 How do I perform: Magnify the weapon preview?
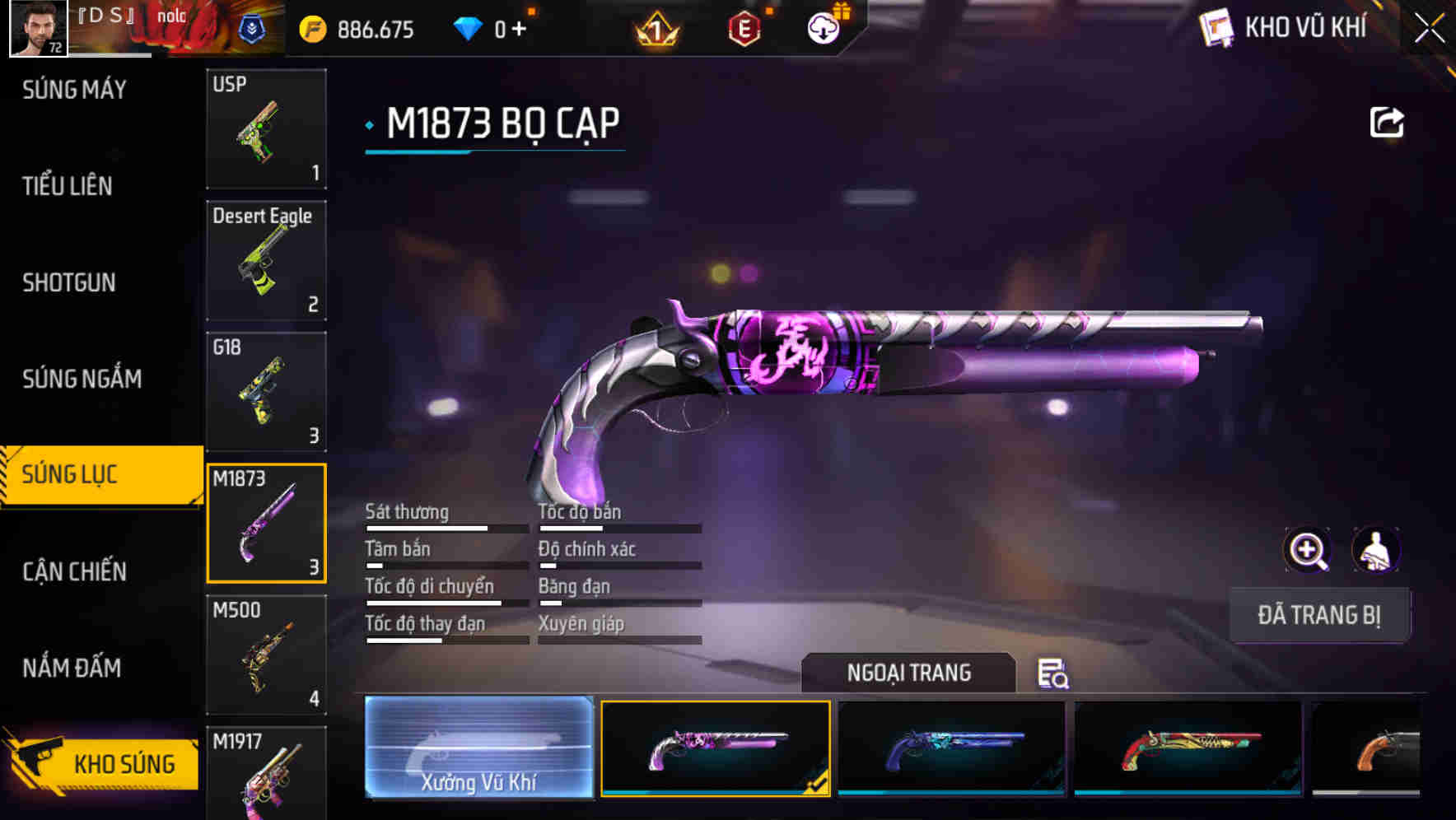pyautogui.click(x=1308, y=550)
